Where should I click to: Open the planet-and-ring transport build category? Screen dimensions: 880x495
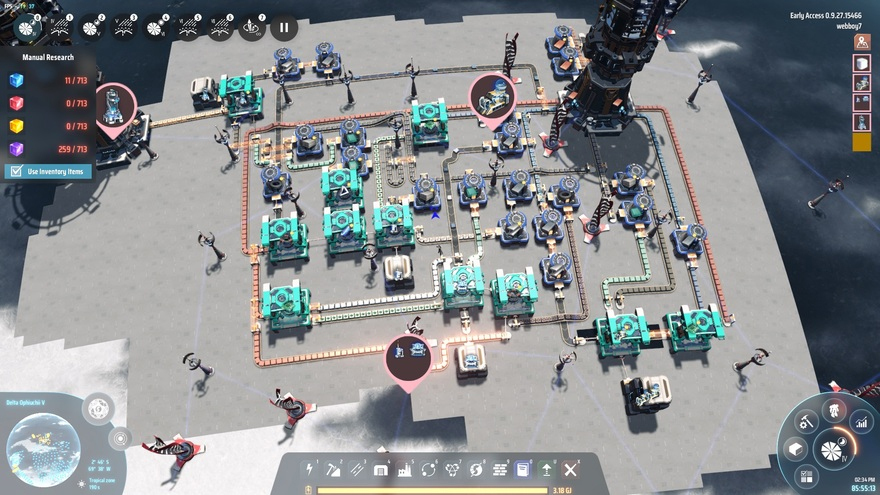pos(429,469)
